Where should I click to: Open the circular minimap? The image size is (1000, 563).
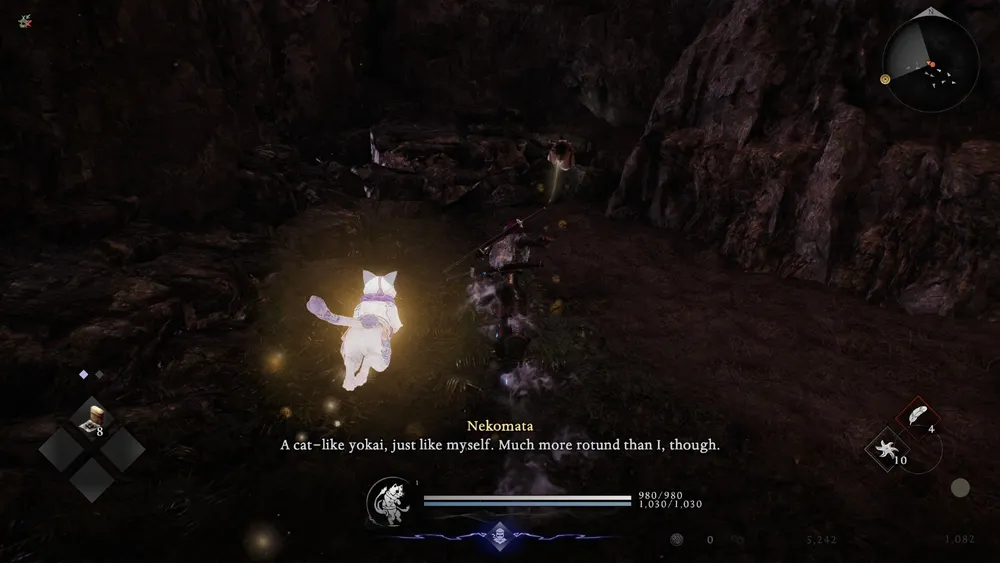click(930, 63)
